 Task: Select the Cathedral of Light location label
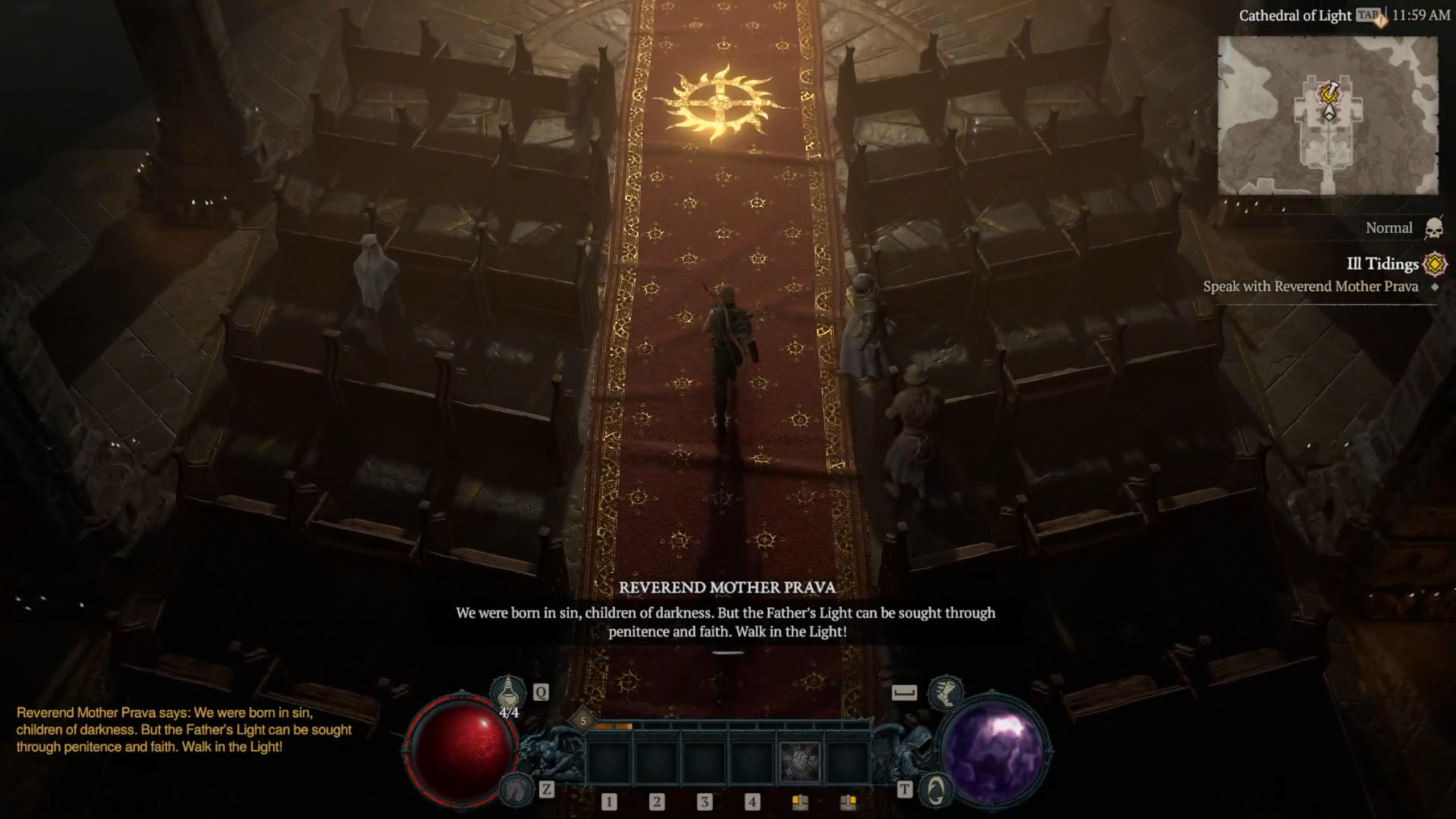coord(1294,15)
